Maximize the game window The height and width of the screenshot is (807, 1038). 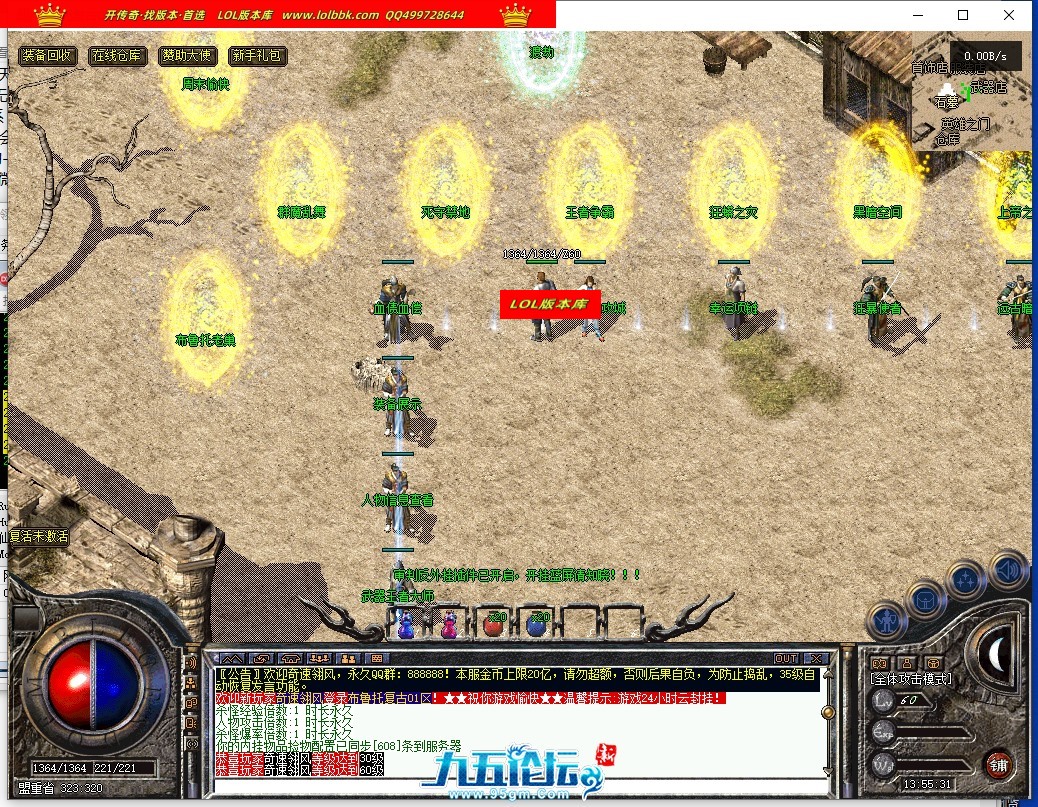tap(963, 15)
